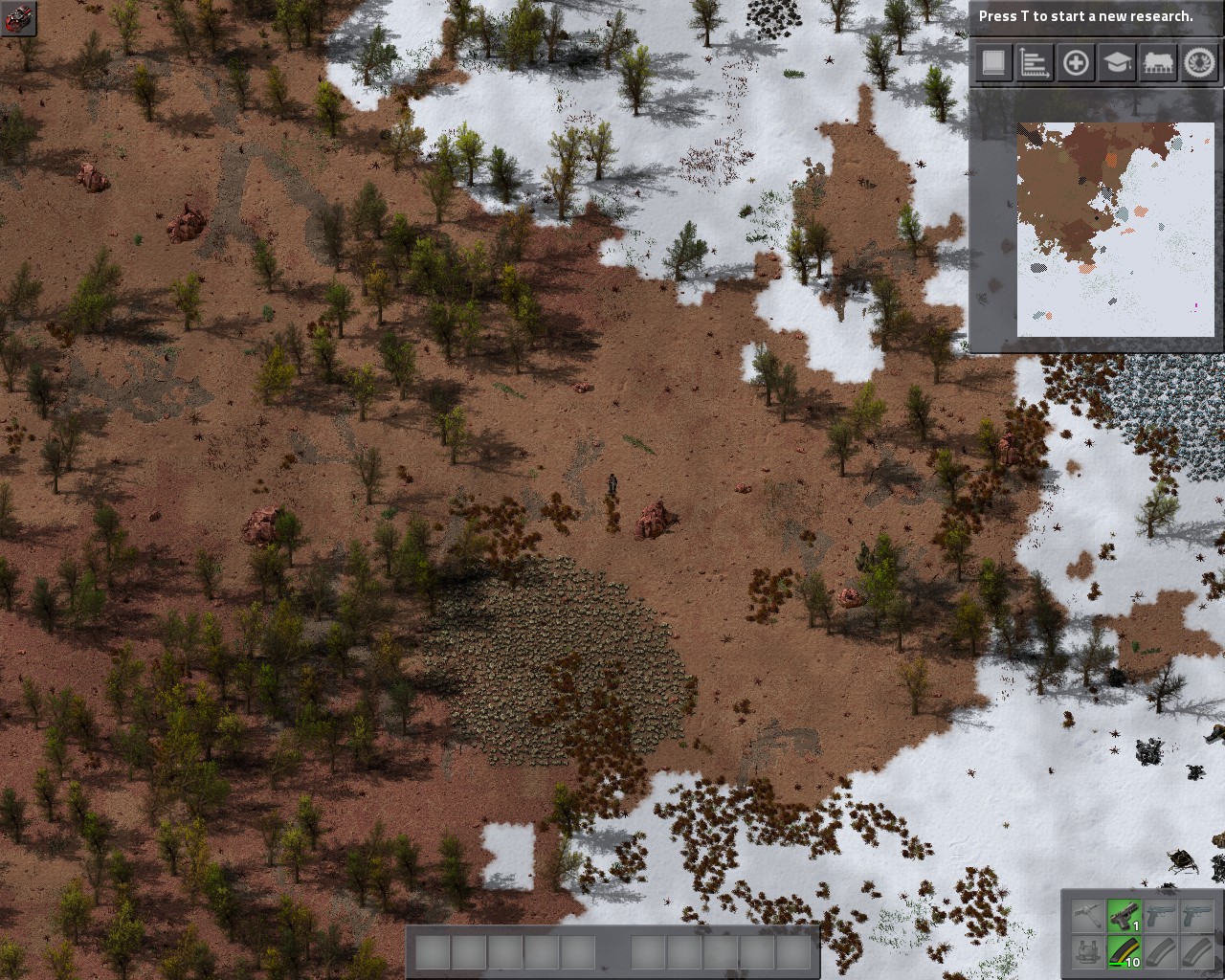Click the circled plus bonuses button
This screenshot has width=1225, height=980.
pyautogui.click(x=1076, y=63)
